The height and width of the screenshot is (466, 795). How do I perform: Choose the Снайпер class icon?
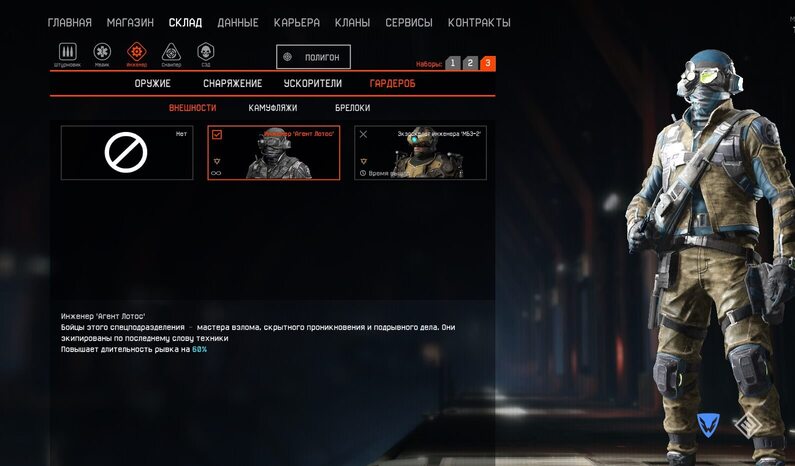171,53
